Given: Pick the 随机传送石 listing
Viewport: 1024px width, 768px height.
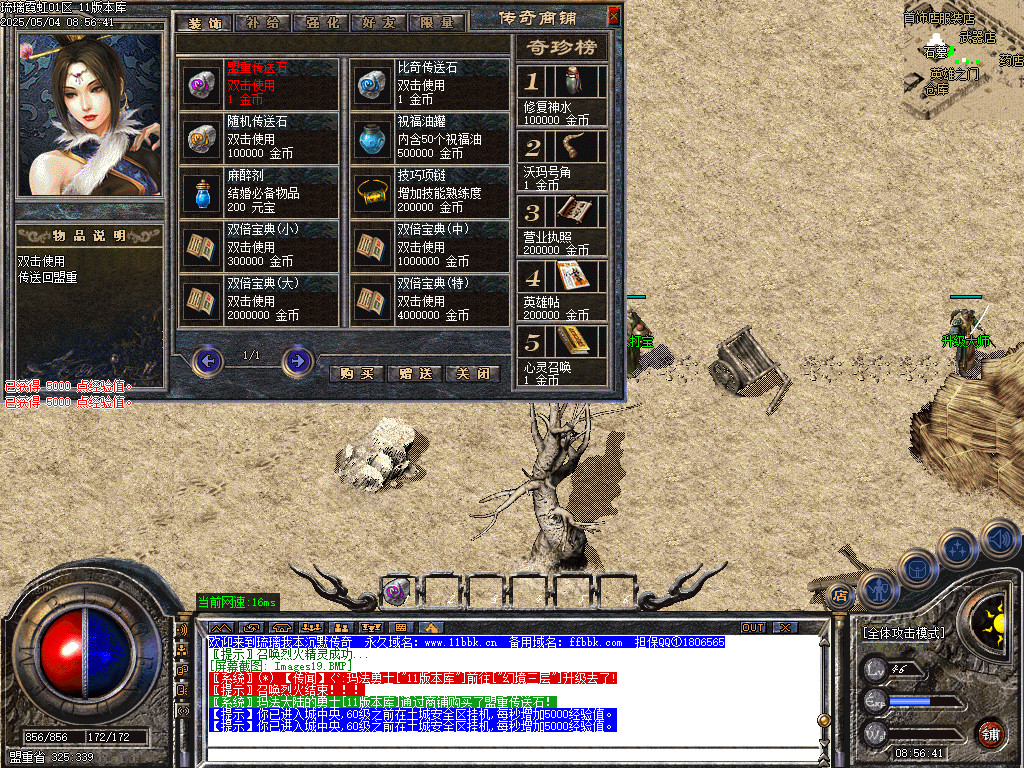Looking at the screenshot, I should point(259,138).
